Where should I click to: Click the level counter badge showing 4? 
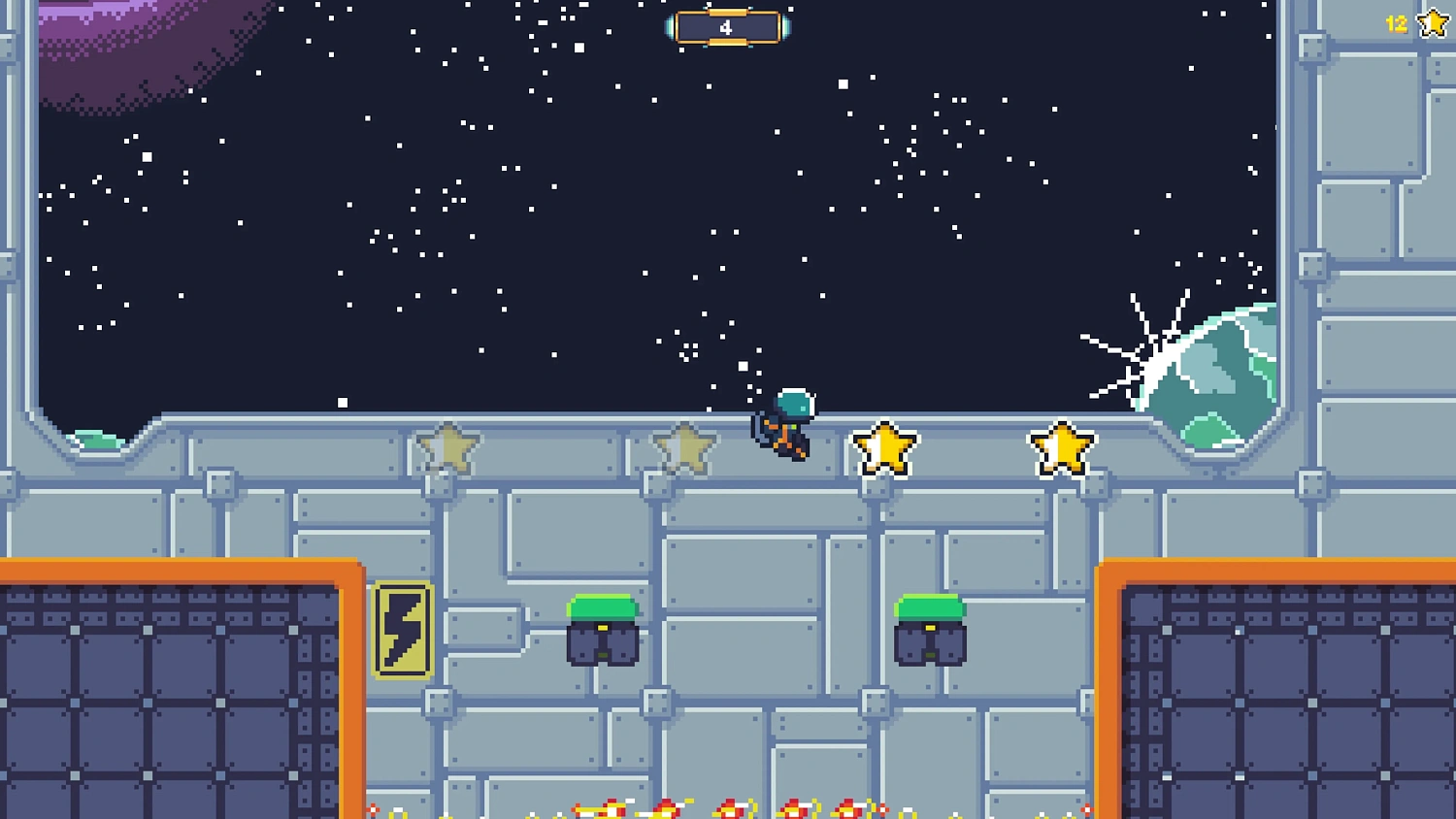pyautogui.click(x=727, y=27)
